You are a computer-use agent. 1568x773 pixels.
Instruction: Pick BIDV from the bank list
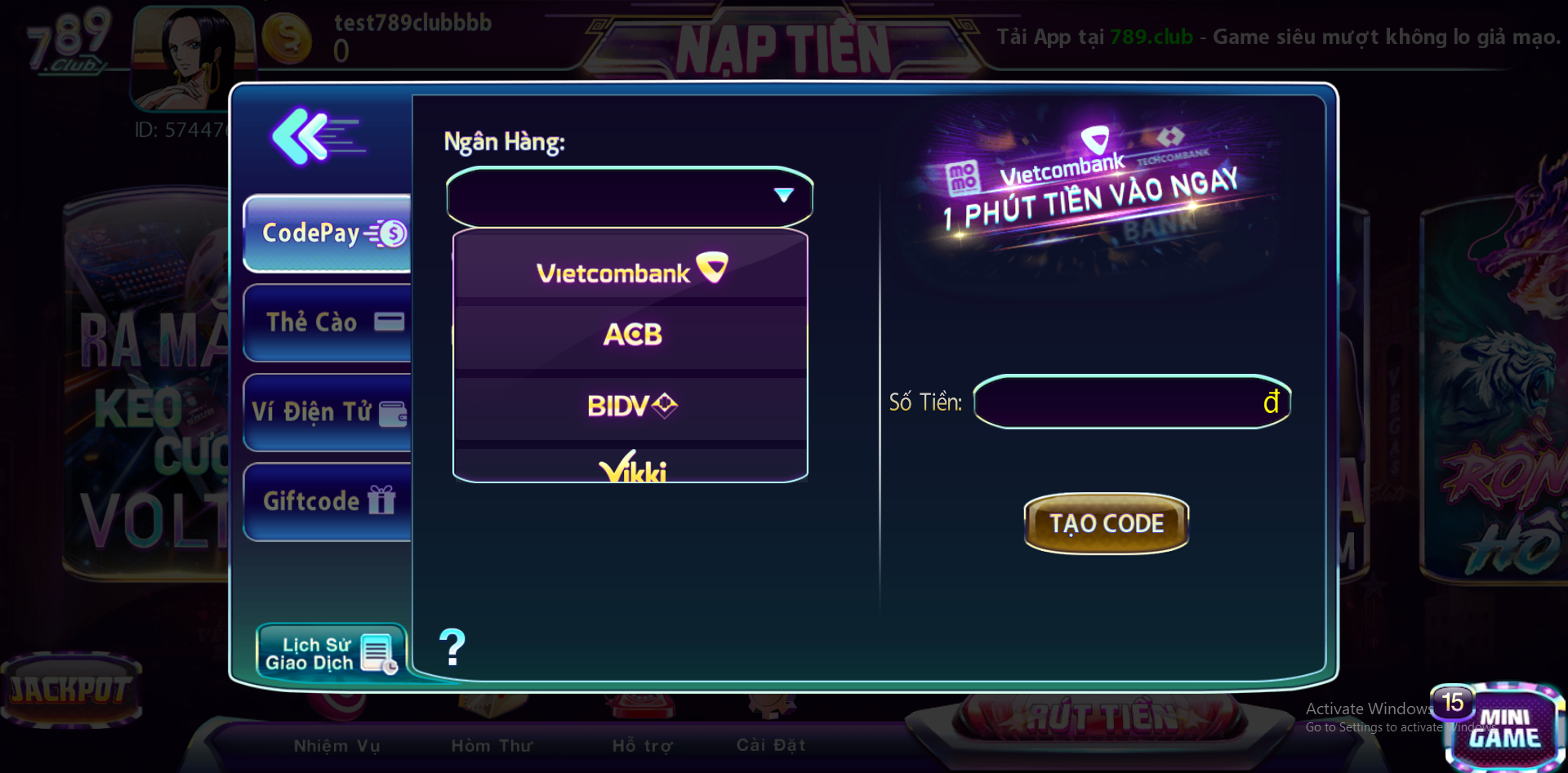(x=630, y=406)
